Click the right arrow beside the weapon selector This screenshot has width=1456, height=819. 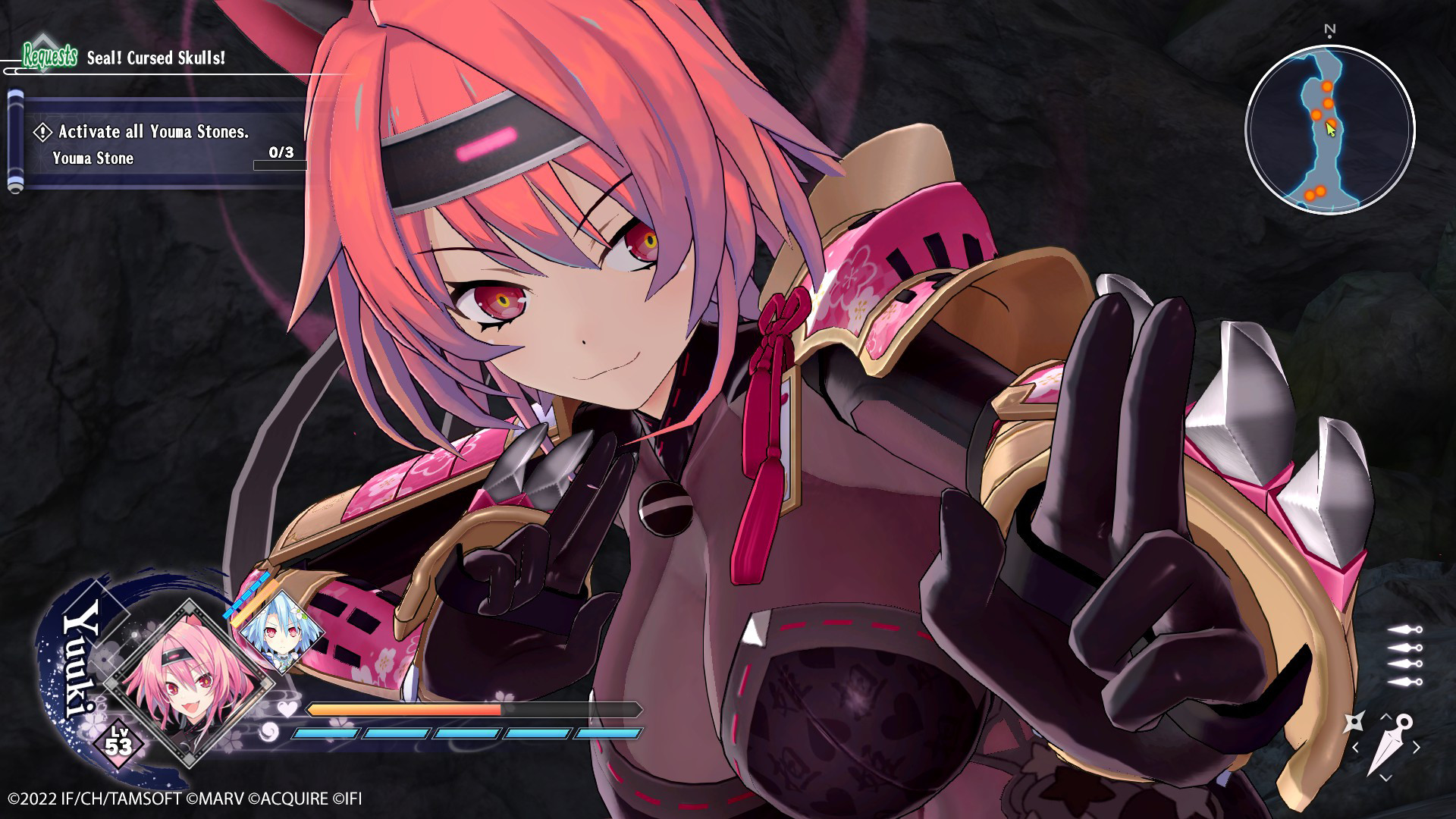(x=1415, y=746)
